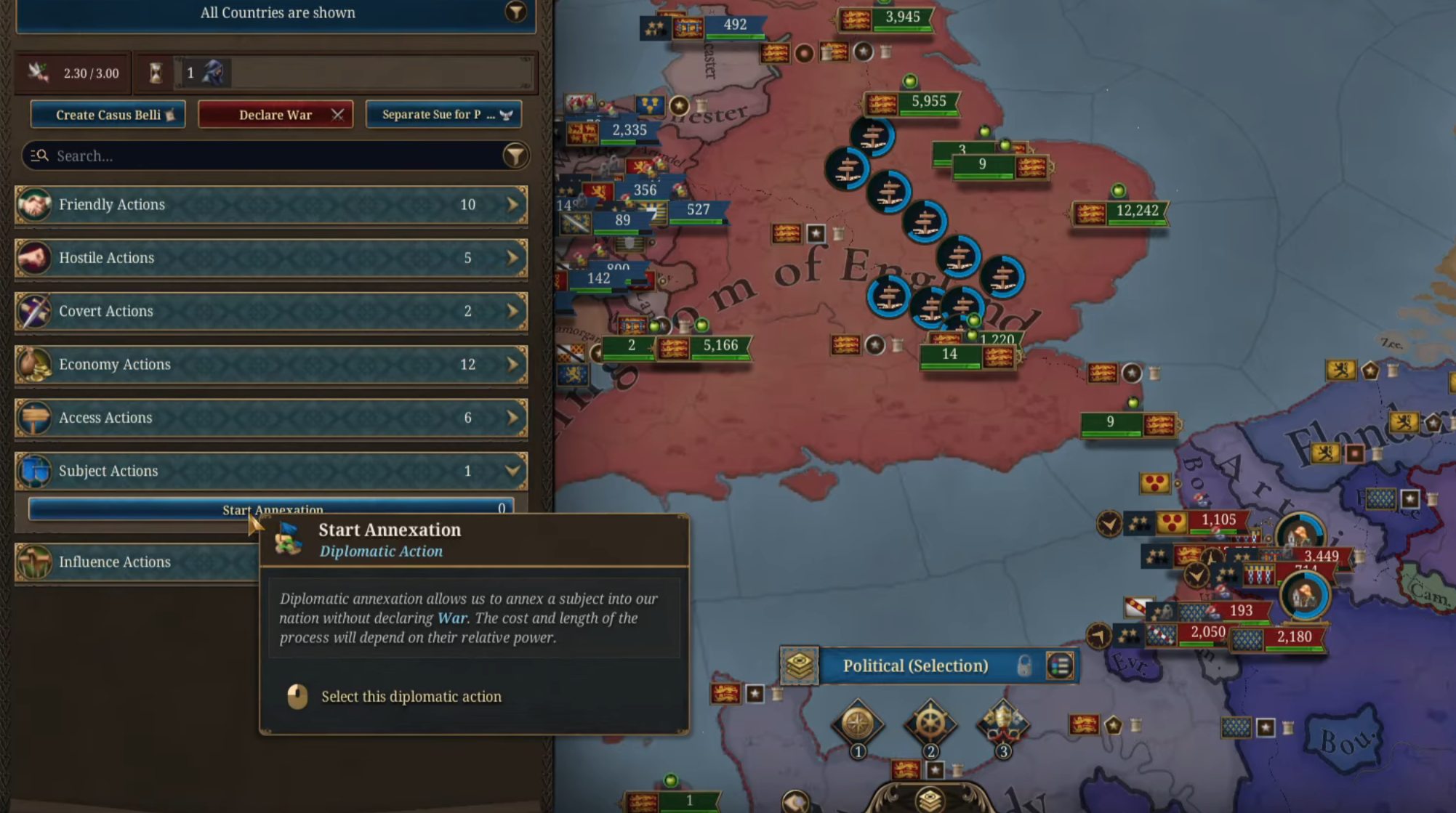Open the Access Actions section
The width and height of the screenshot is (1456, 813).
coord(270,418)
